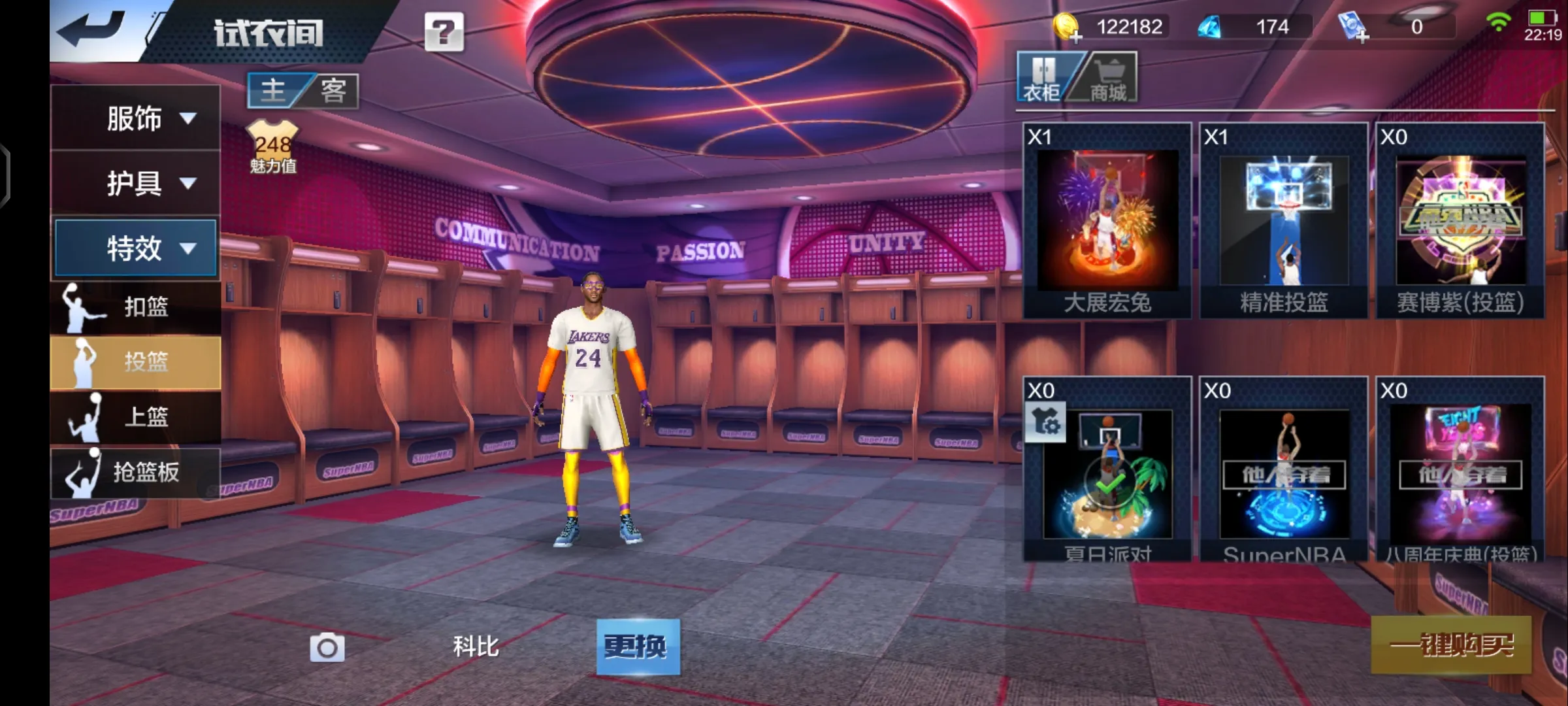This screenshot has width=1568, height=706.
Task: Take a photo with the camera icon
Action: click(327, 647)
